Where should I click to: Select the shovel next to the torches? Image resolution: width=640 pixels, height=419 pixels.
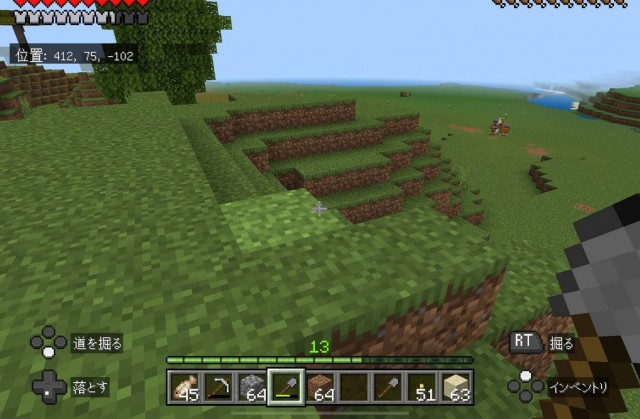(x=389, y=386)
